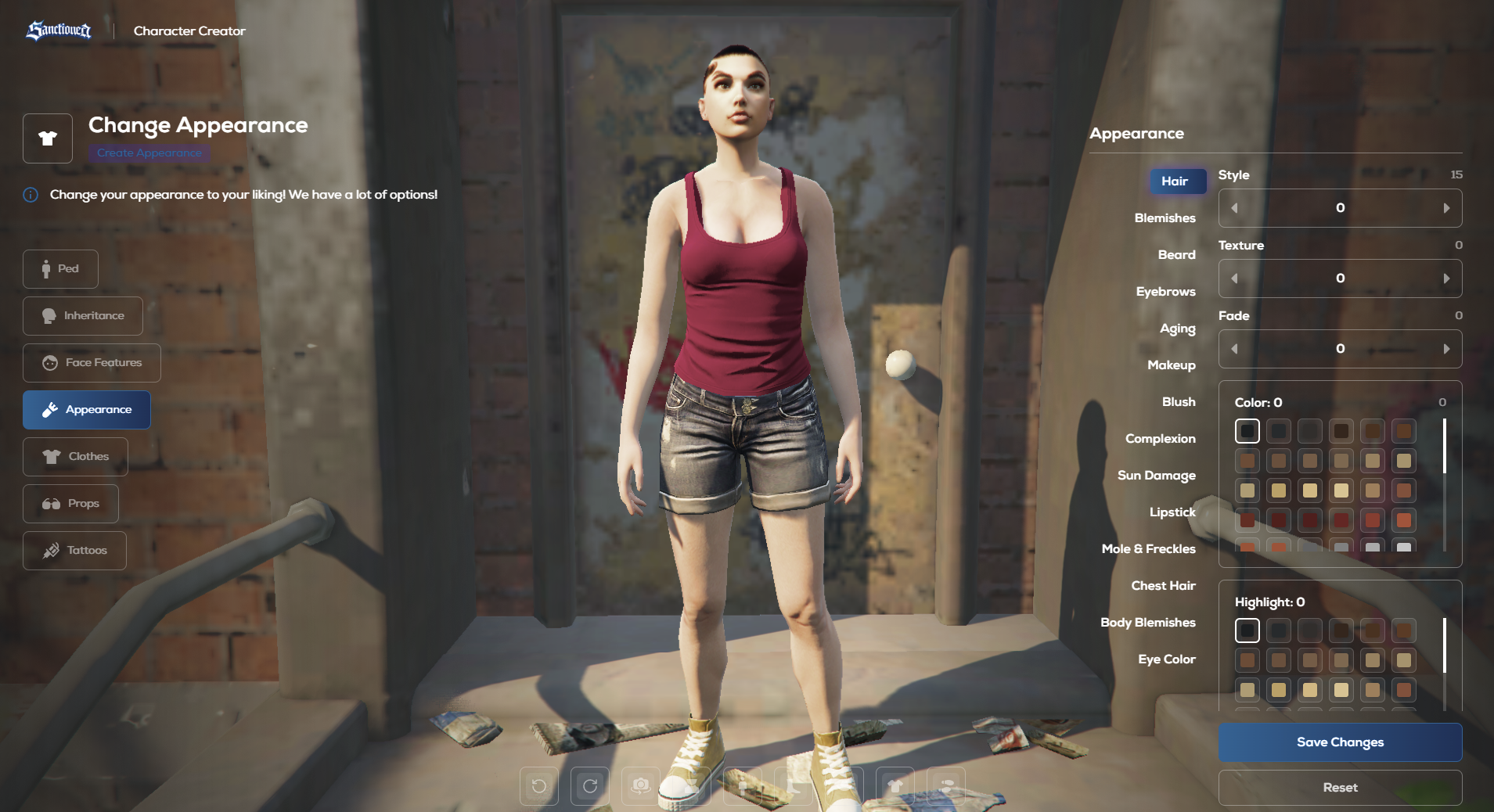This screenshot has width=1494, height=812.
Task: Click the camera icon in bottom toolbar
Action: (x=641, y=785)
